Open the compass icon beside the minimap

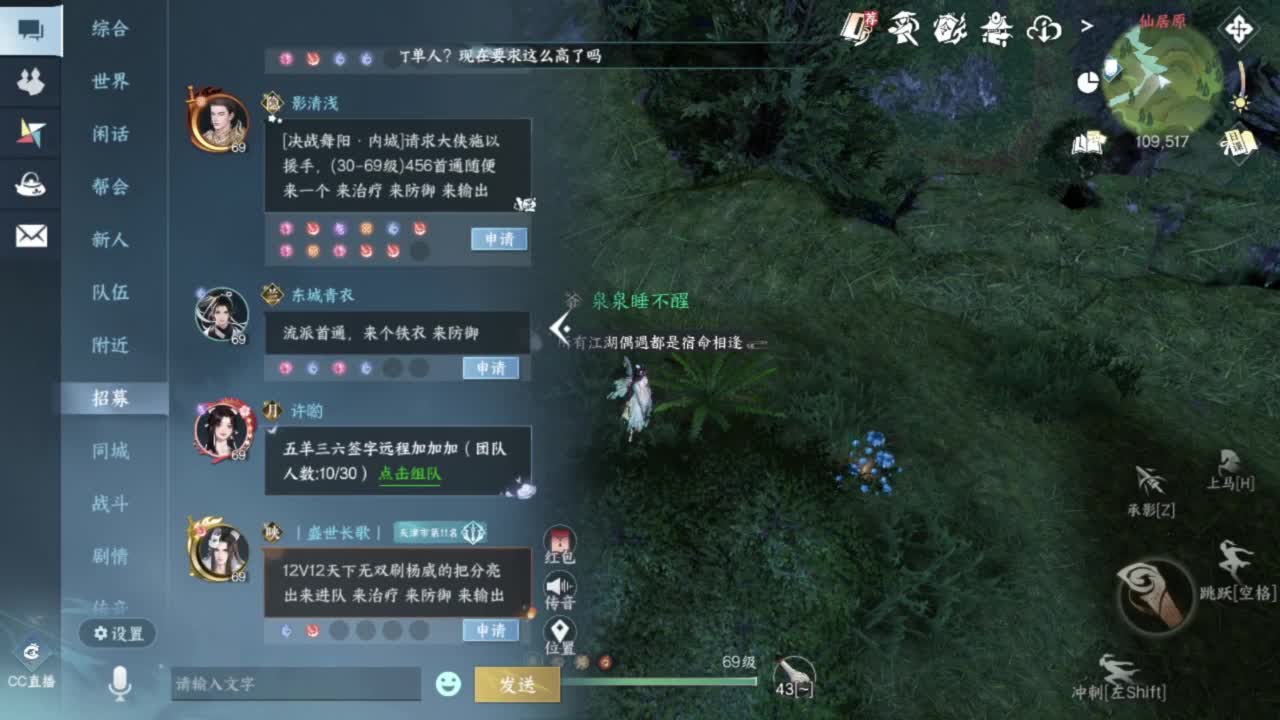pos(1240,28)
